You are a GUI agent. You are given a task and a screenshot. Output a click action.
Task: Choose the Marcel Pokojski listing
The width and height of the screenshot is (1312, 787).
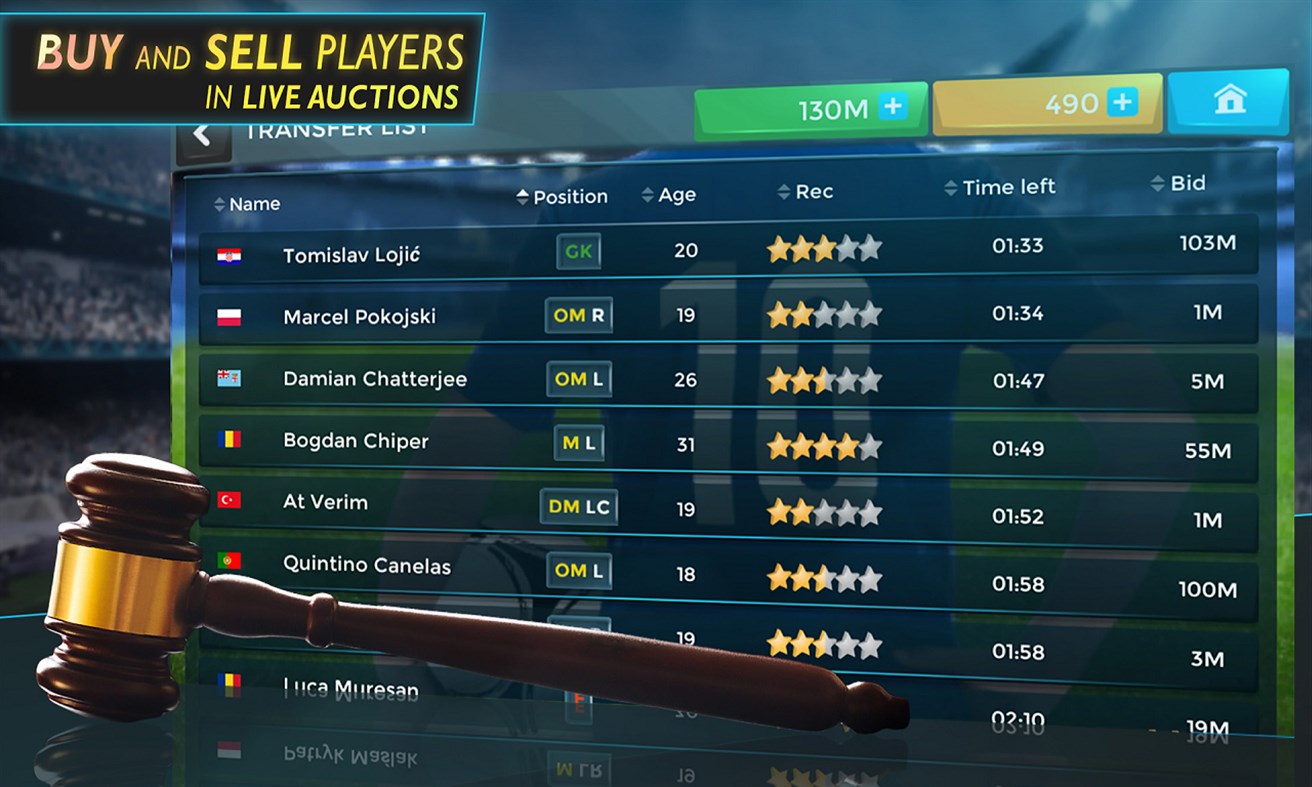click(728, 315)
